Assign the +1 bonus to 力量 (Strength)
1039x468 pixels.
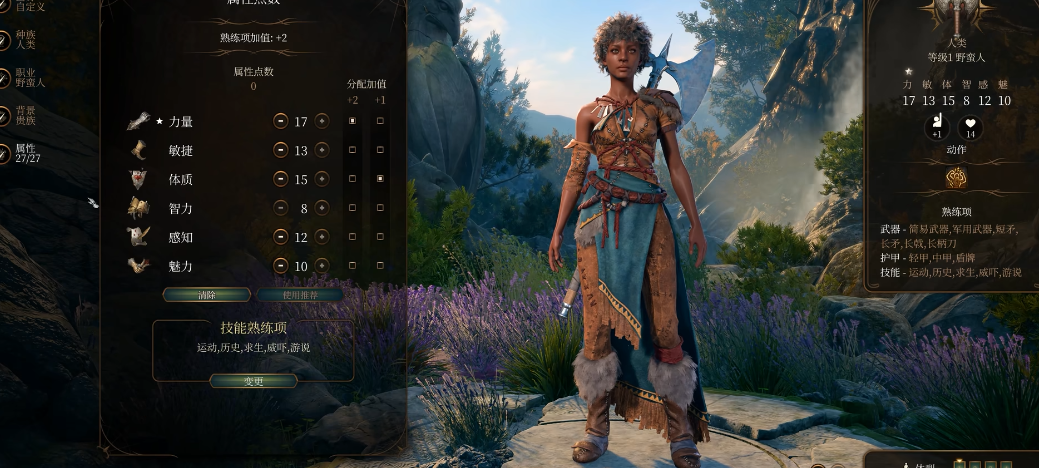[380, 121]
